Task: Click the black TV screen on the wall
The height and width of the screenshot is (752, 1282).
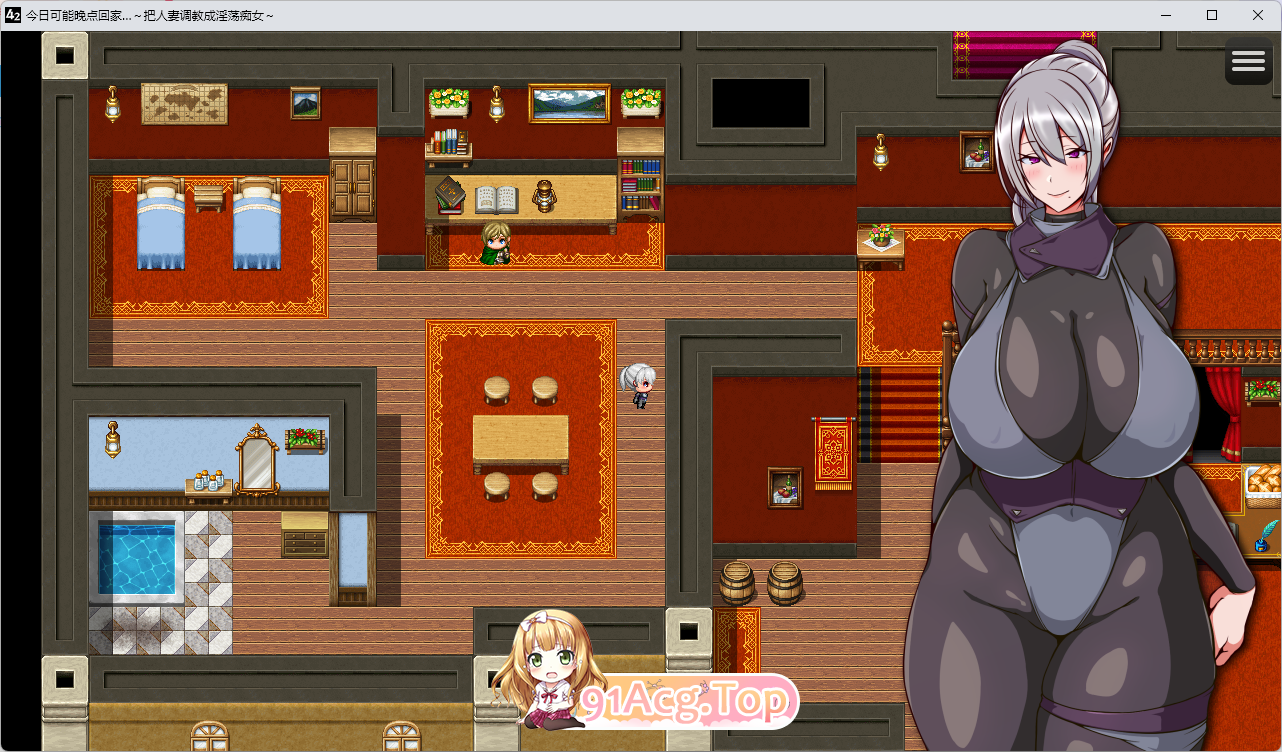Action: tap(762, 102)
